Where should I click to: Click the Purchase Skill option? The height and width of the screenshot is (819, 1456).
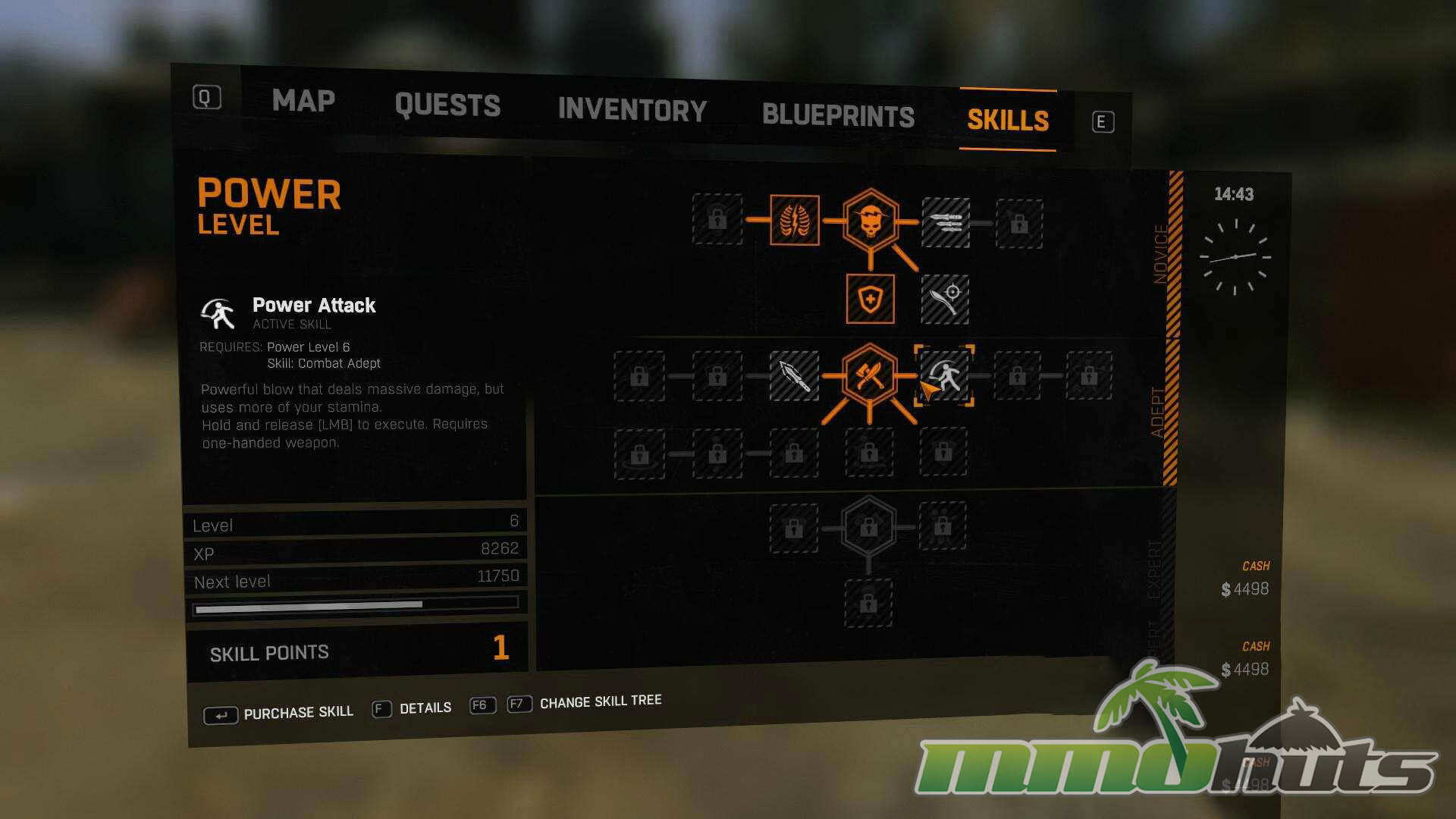(x=297, y=713)
